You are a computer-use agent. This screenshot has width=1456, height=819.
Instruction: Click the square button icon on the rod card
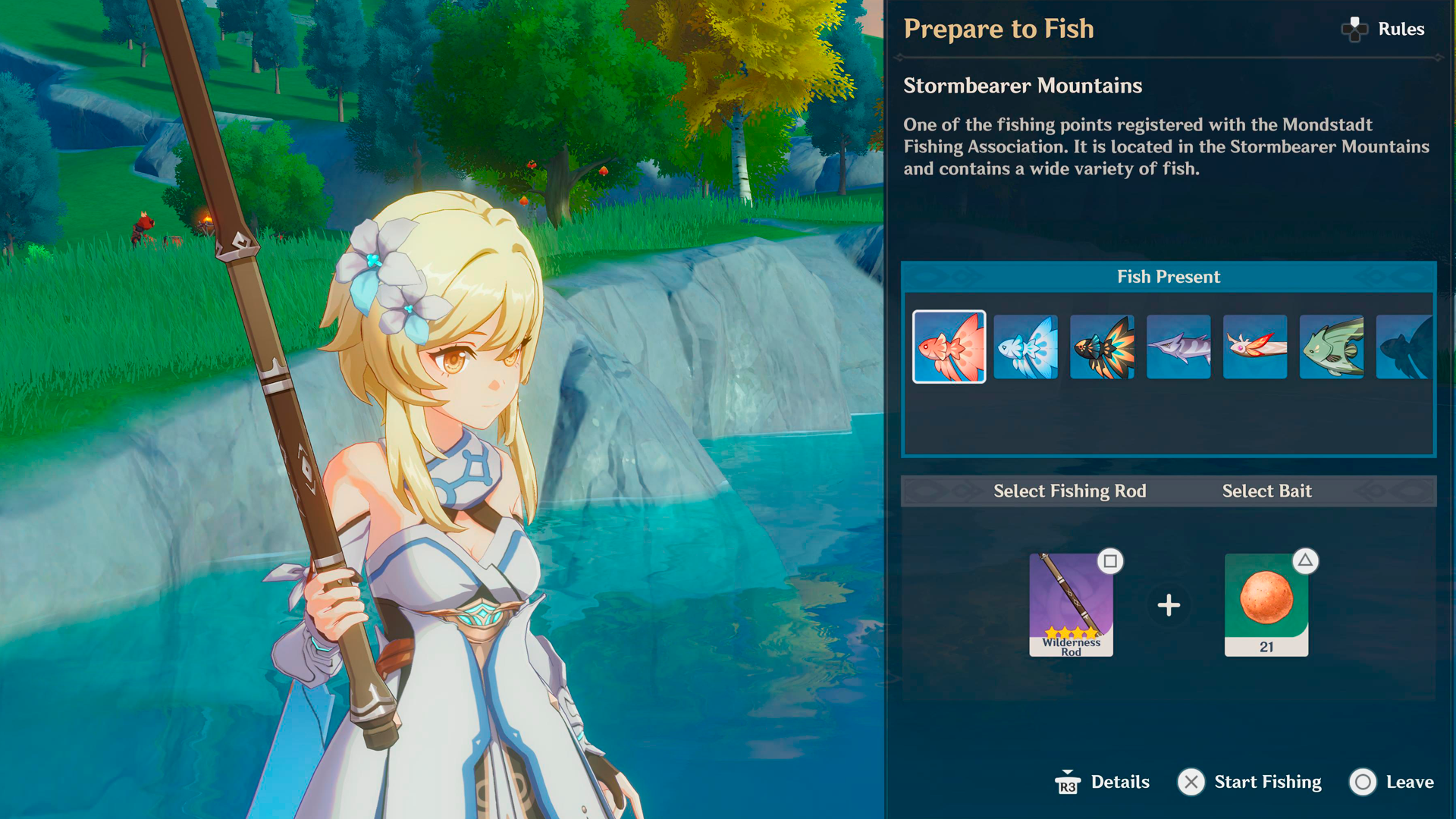1109,560
